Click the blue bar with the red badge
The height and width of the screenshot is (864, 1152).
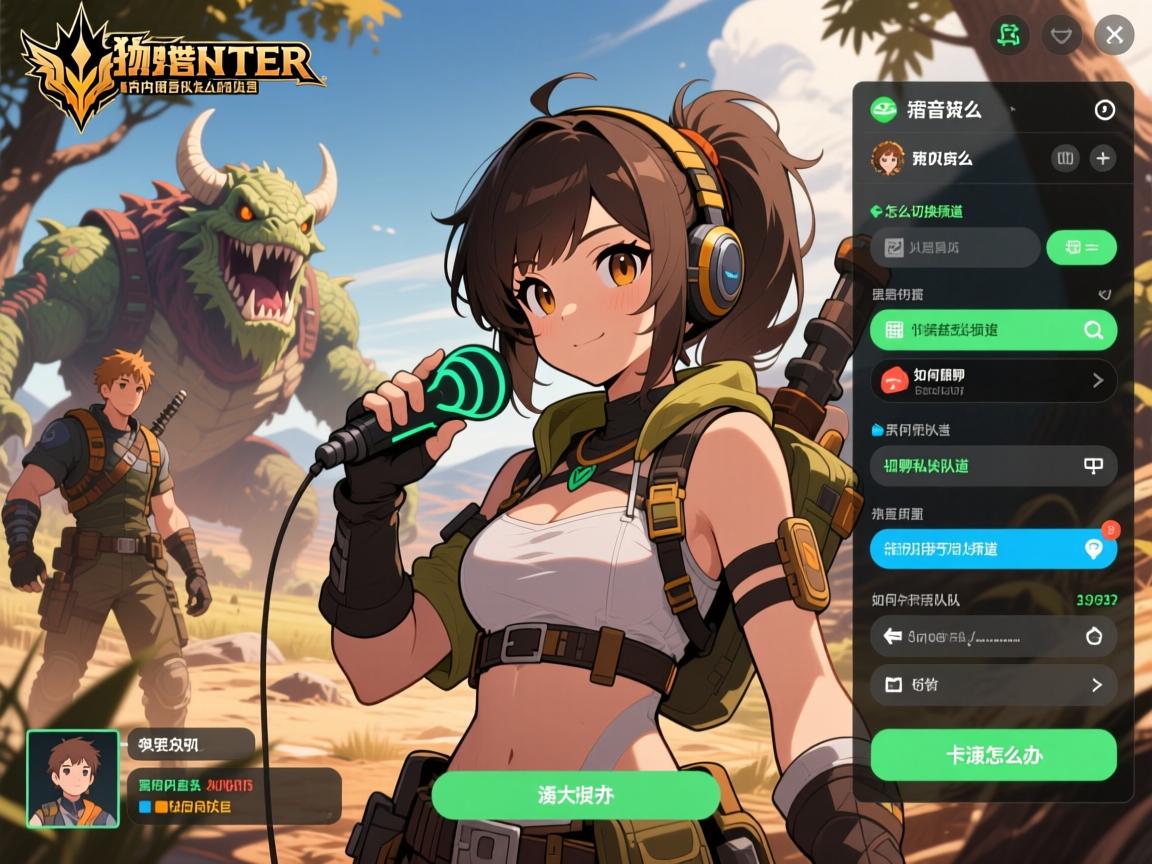click(993, 548)
